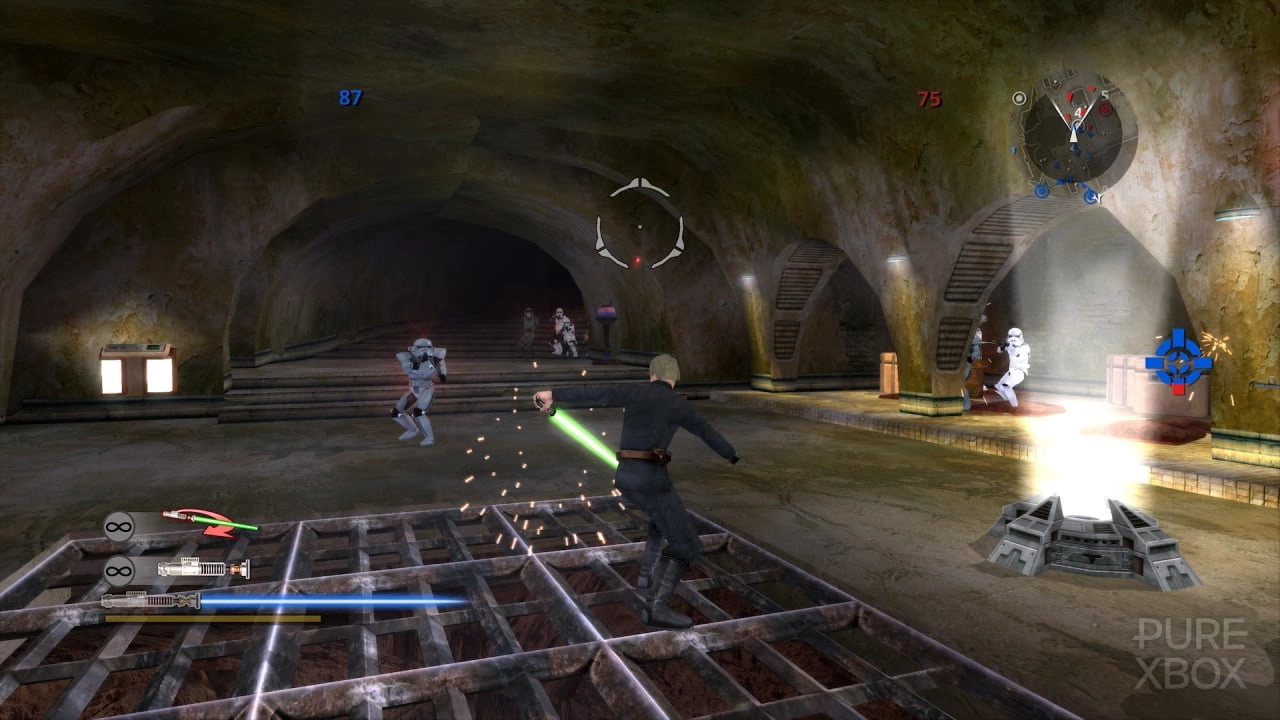This screenshot has width=1280, height=720.
Task: Click command post number 5 on the minimap
Action: pyautogui.click(x=1104, y=94)
